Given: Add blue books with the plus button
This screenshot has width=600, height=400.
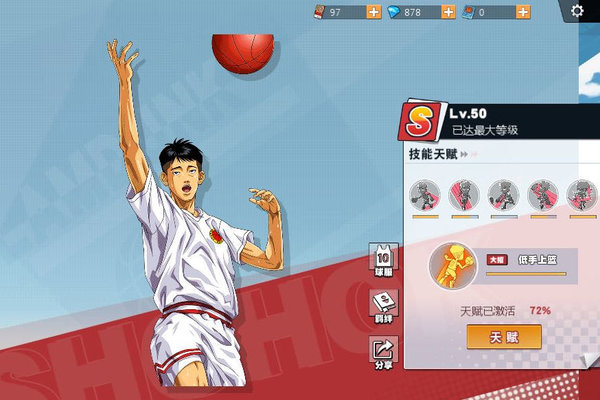Looking at the screenshot, I should (524, 12).
